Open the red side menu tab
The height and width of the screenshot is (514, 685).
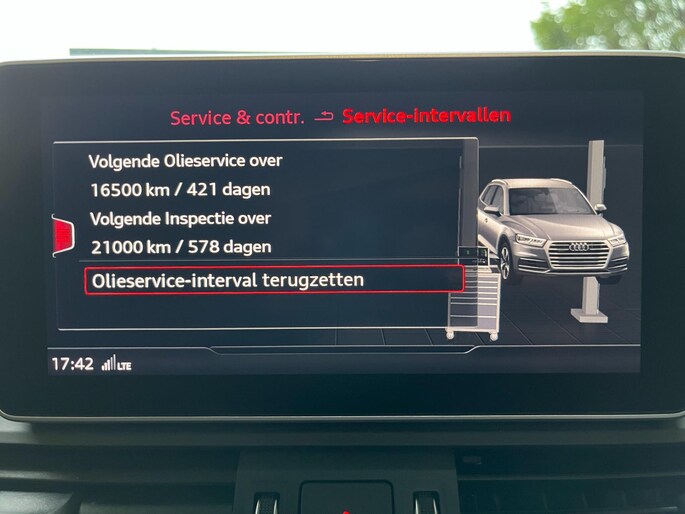[63, 236]
